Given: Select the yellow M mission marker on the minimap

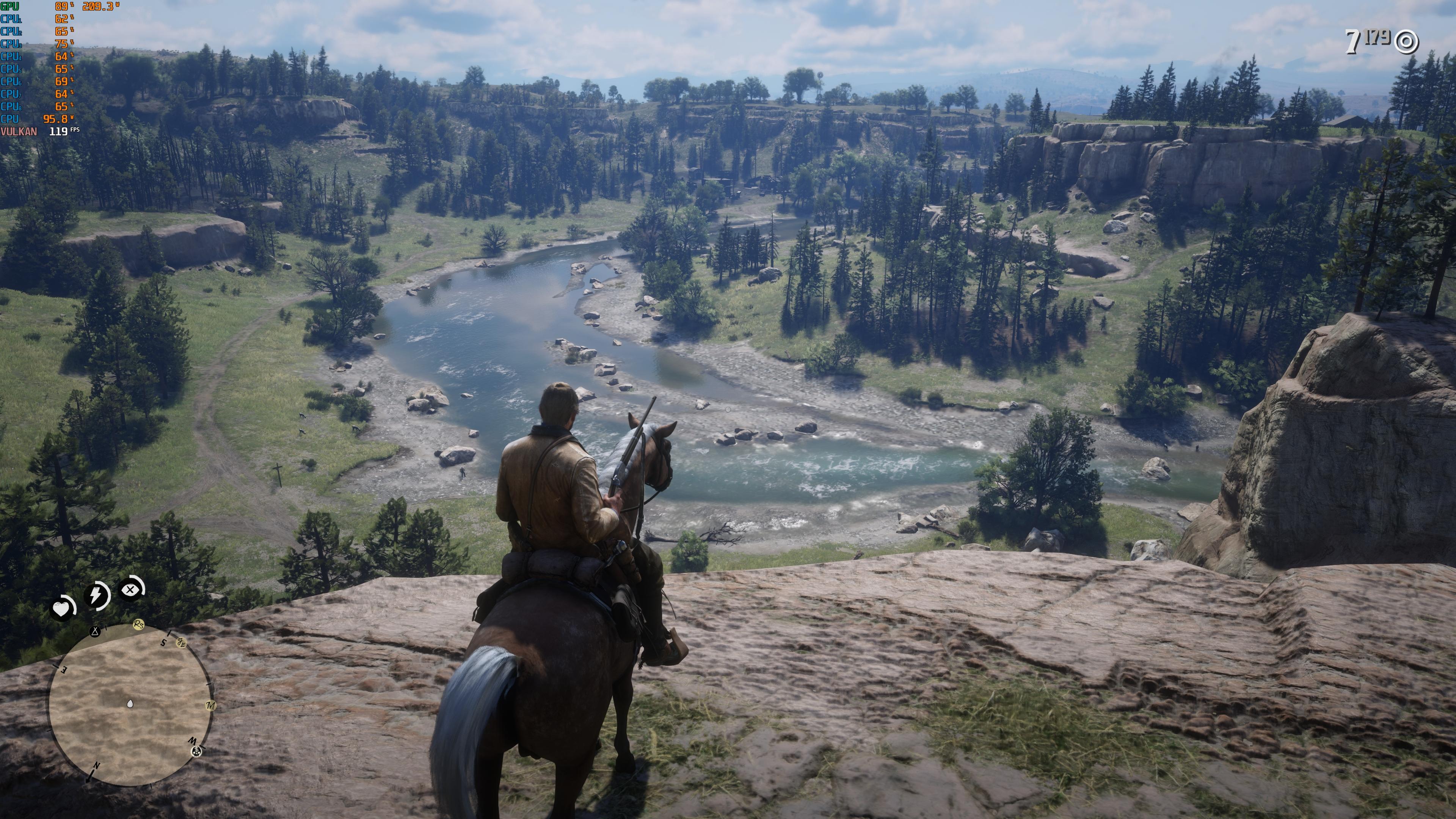Looking at the screenshot, I should 212,705.
